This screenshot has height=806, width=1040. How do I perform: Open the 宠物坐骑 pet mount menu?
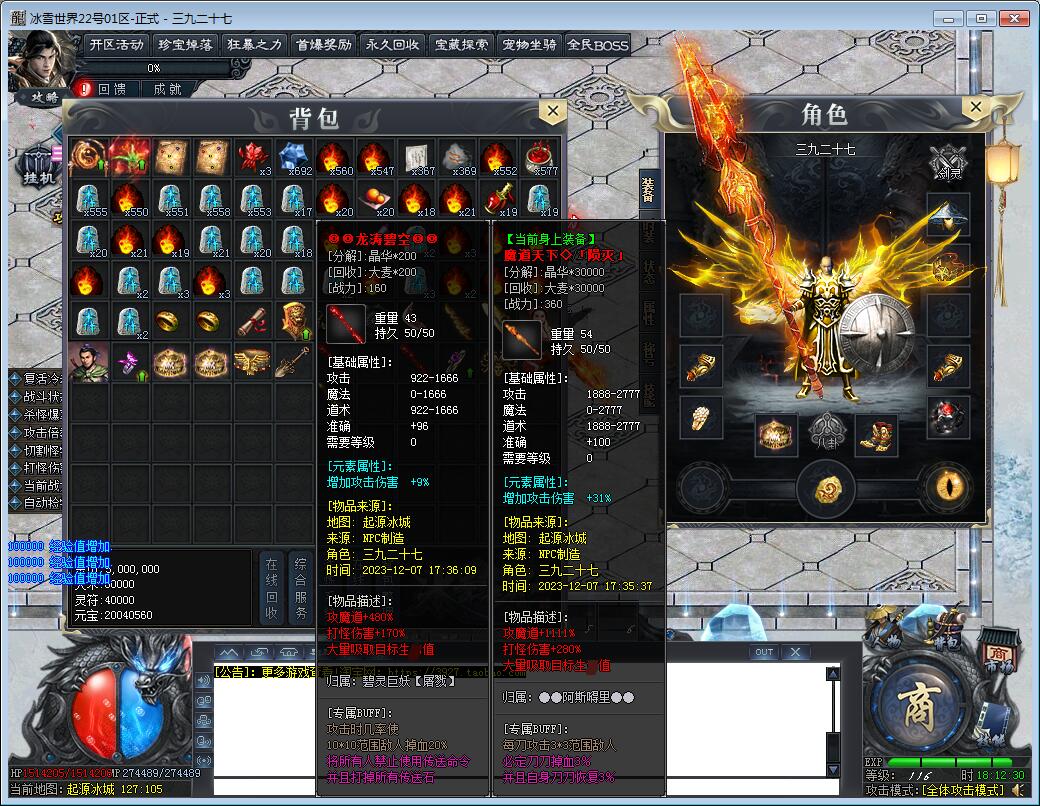point(529,44)
